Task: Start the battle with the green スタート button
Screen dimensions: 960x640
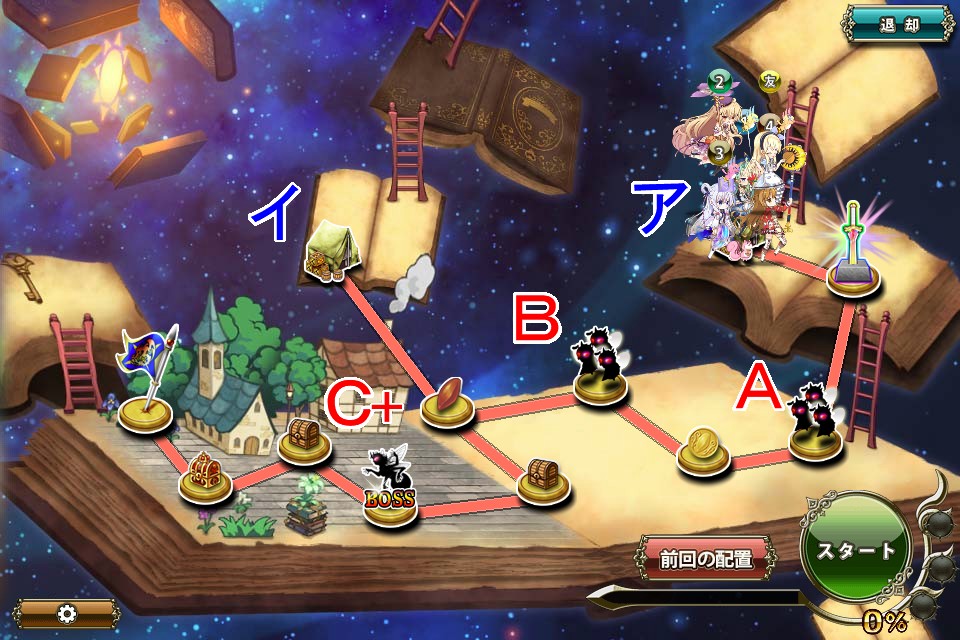Action: pyautogui.click(x=857, y=549)
